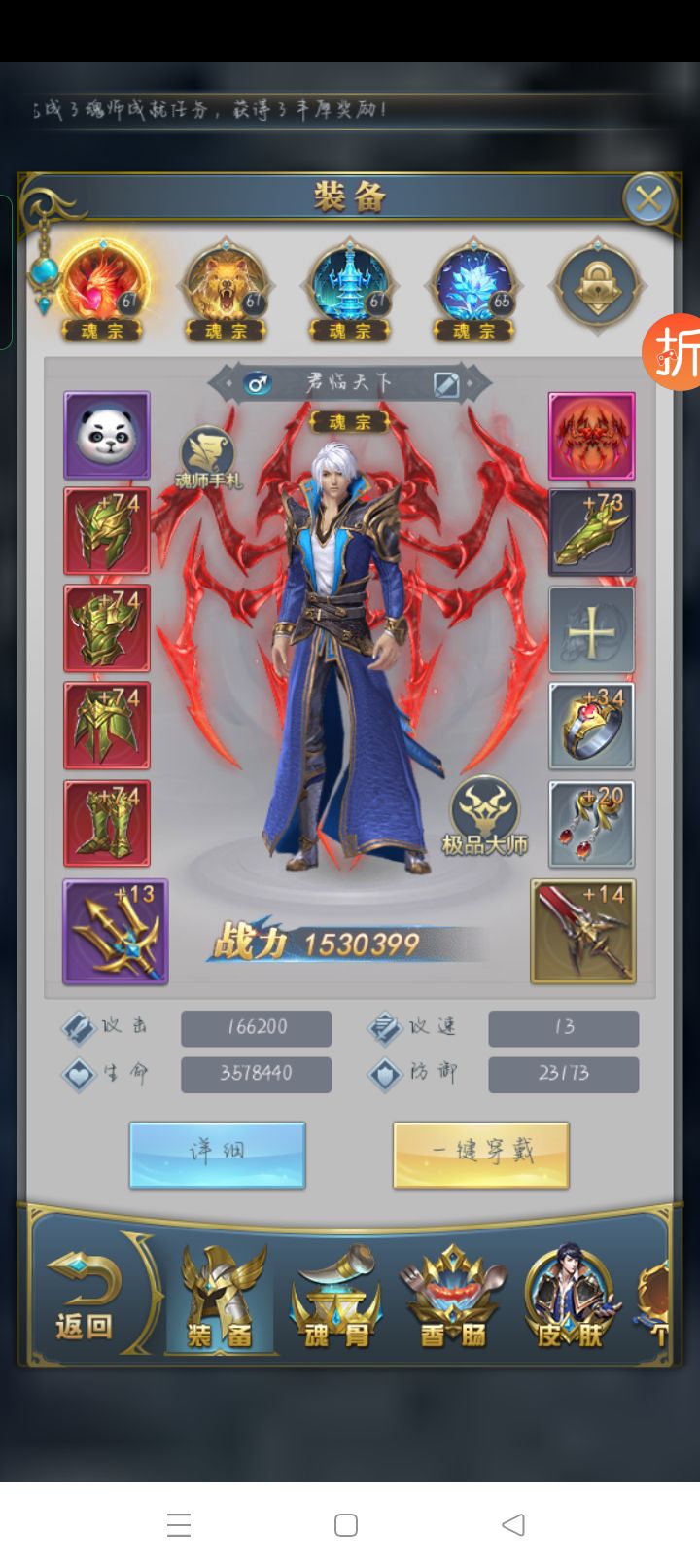Edit the character name 君临天下
This screenshot has width=700, height=1568.
click(446, 383)
